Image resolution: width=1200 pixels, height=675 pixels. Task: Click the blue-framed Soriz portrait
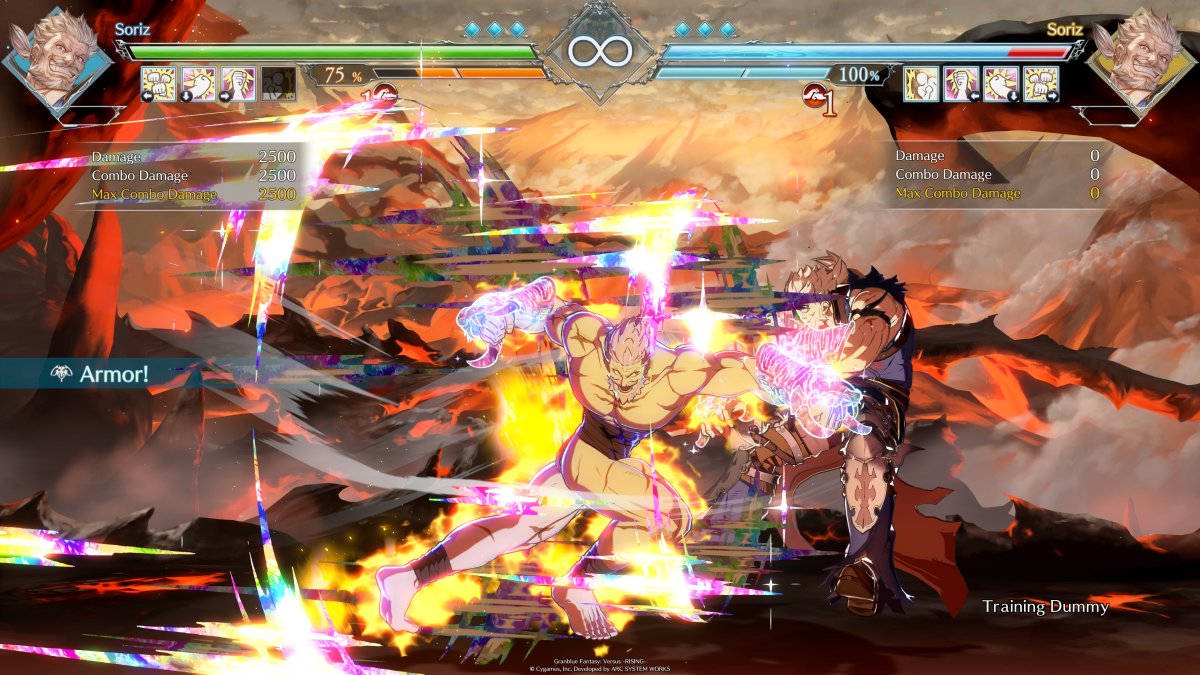click(x=57, y=58)
